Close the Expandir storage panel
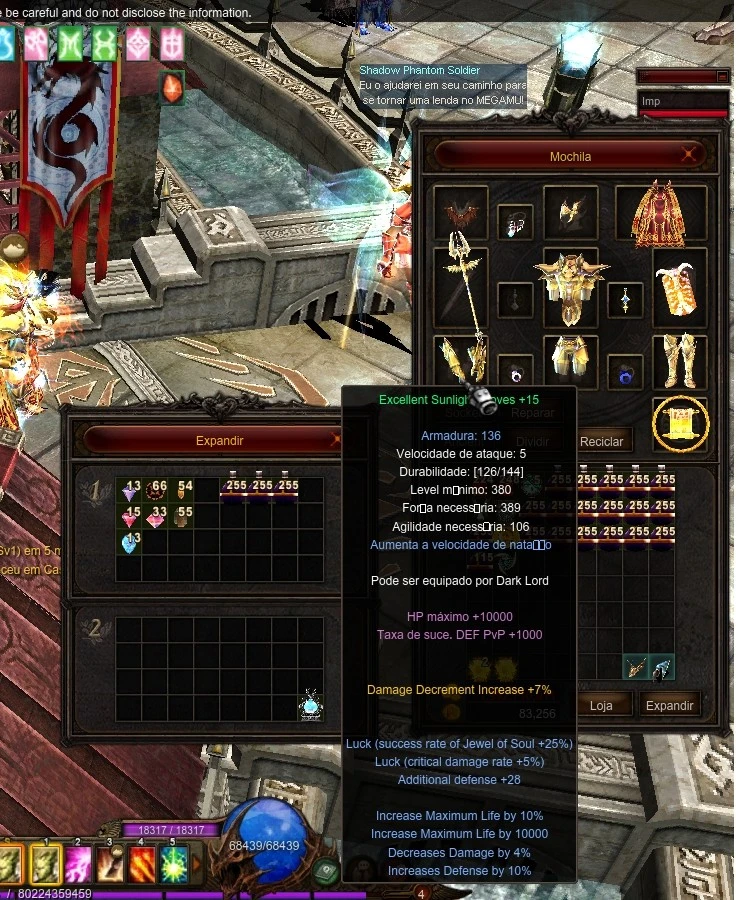The image size is (736, 900). point(337,440)
